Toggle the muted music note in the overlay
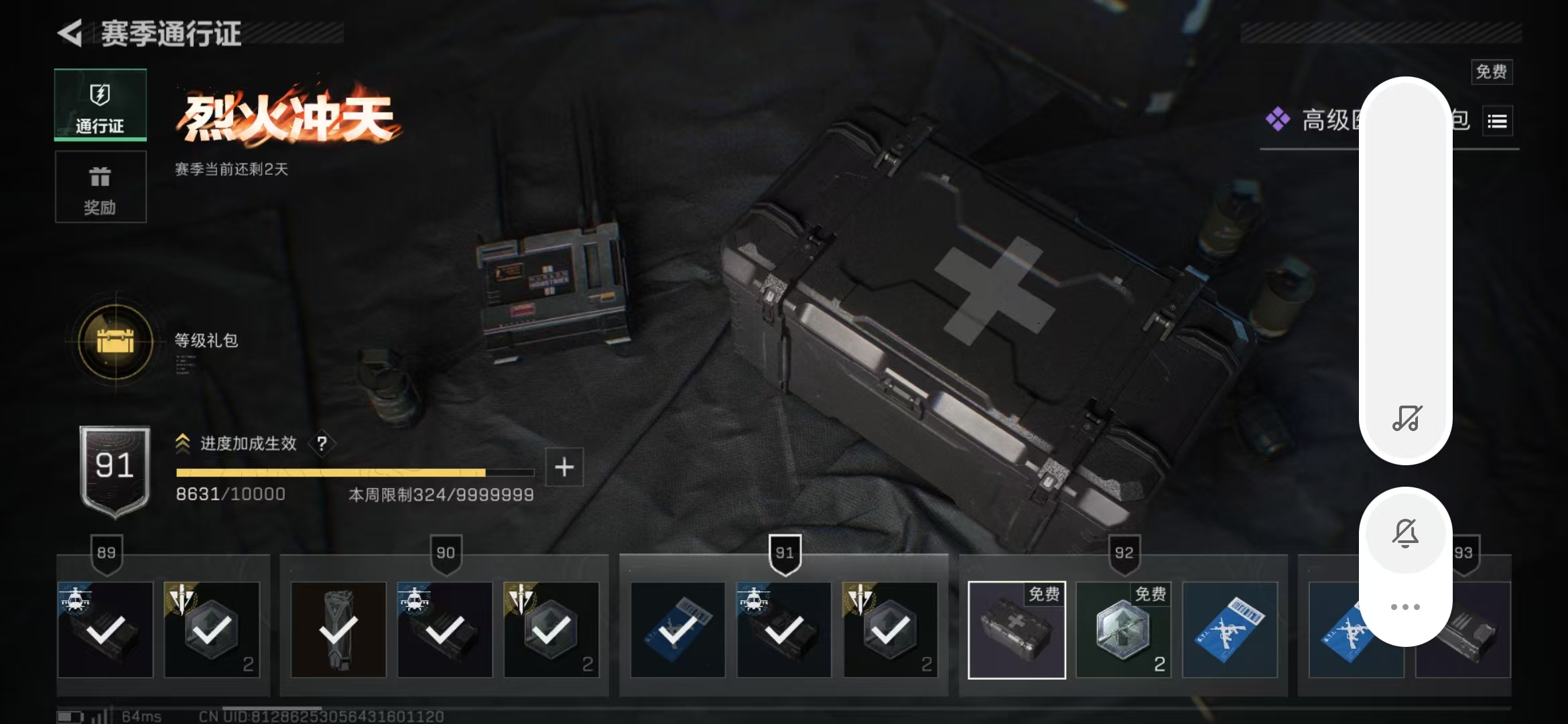Image resolution: width=1568 pixels, height=724 pixels. point(1406,418)
